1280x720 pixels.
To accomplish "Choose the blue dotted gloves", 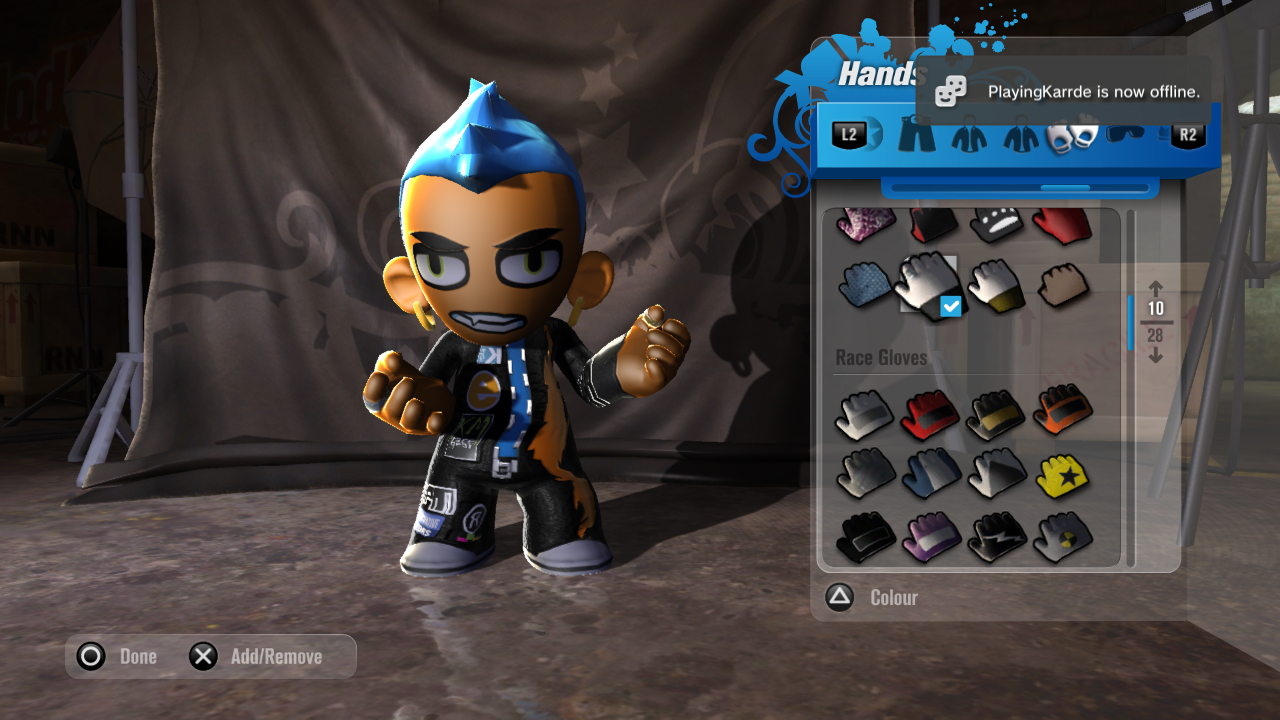I will (864, 284).
